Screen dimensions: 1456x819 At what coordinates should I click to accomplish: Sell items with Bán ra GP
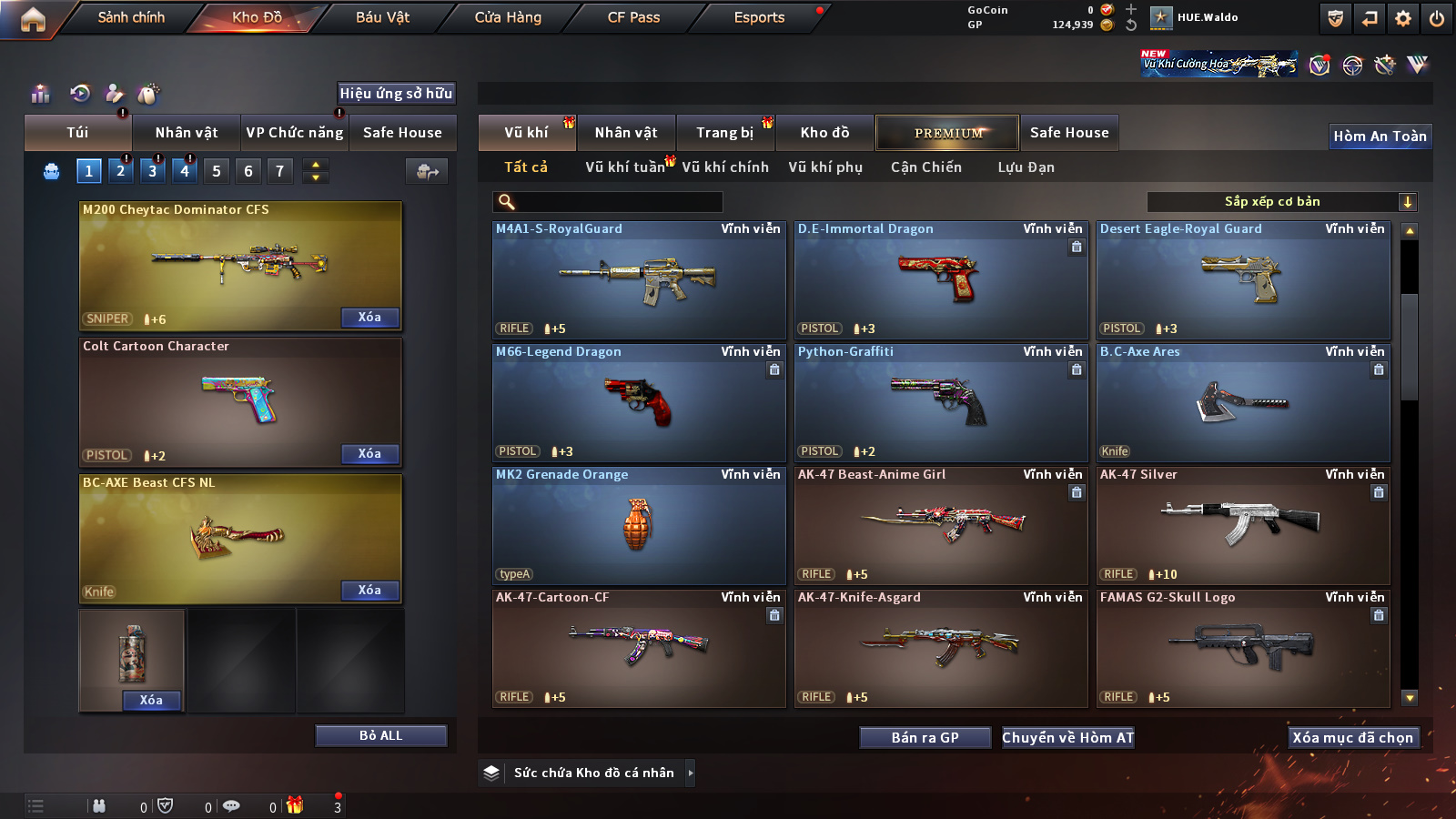(x=925, y=737)
